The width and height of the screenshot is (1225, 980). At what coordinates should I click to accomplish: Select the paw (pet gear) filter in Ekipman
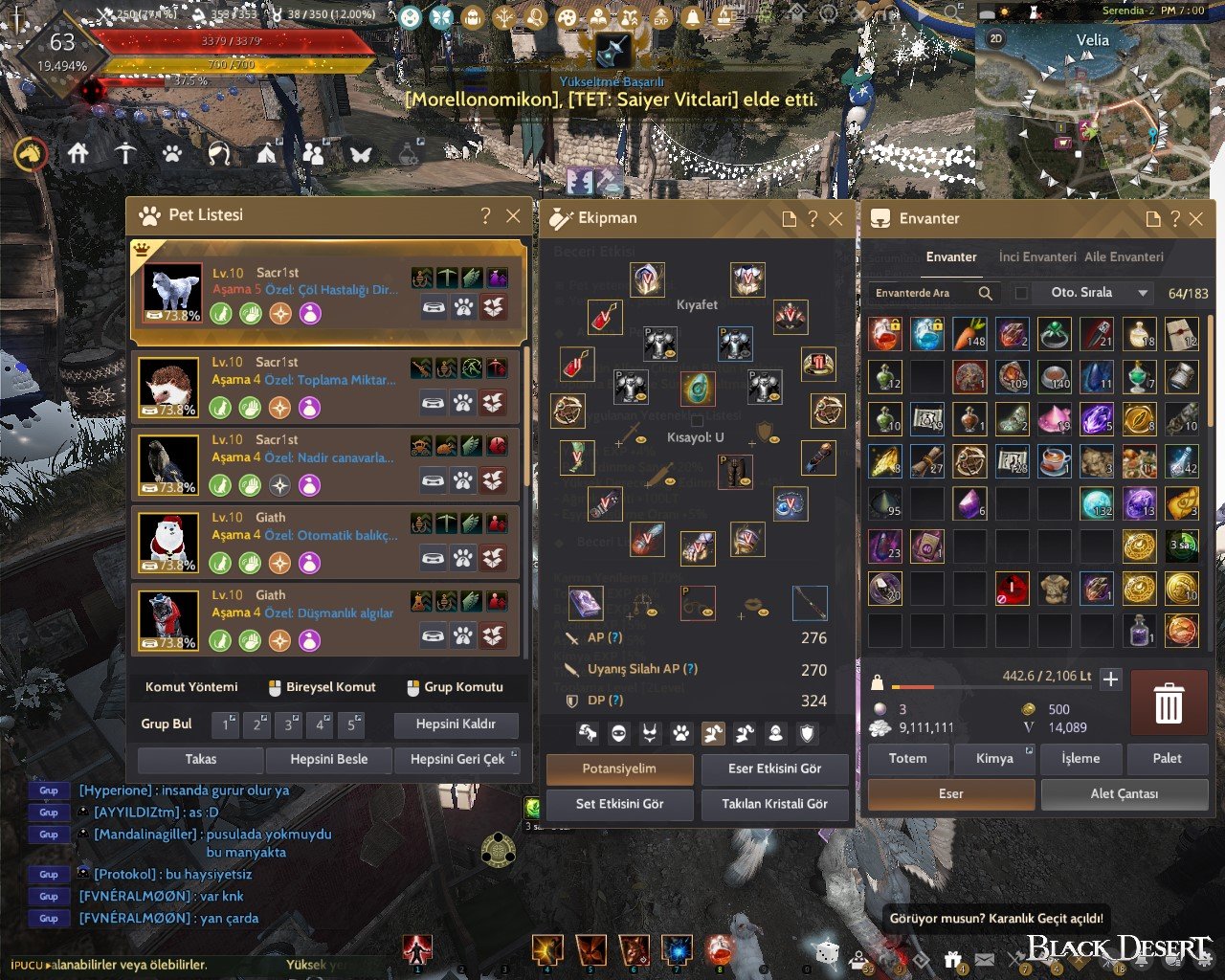coord(682,732)
